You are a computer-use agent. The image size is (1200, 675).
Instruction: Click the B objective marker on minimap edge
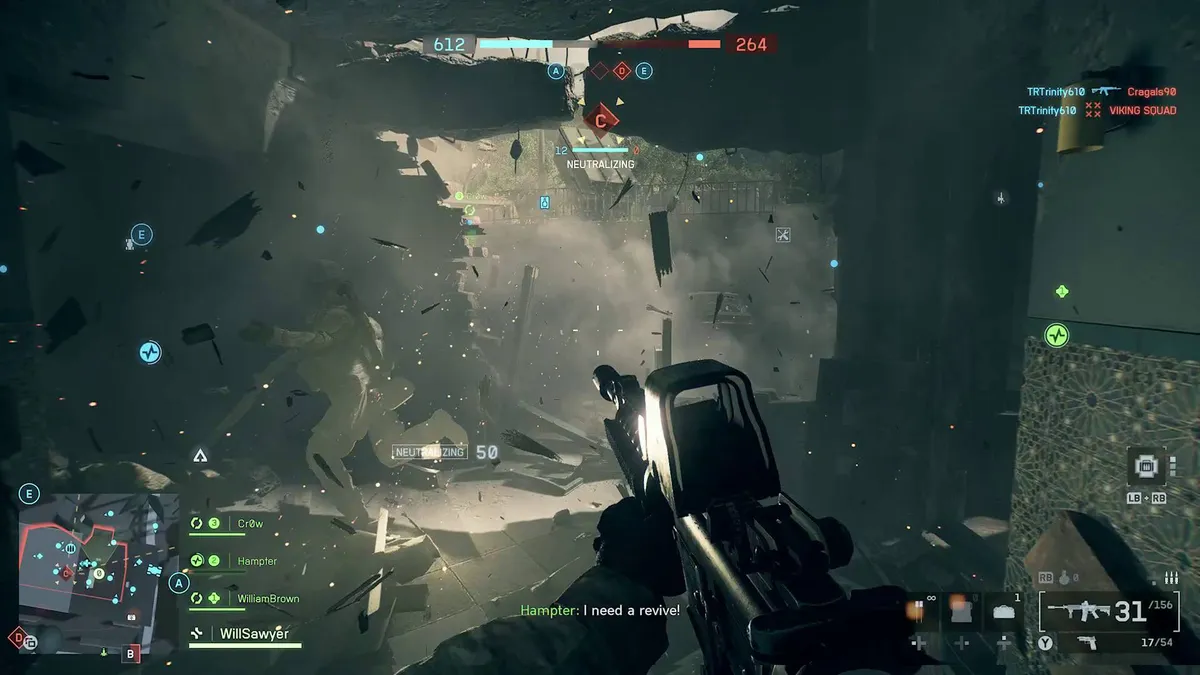(x=130, y=655)
